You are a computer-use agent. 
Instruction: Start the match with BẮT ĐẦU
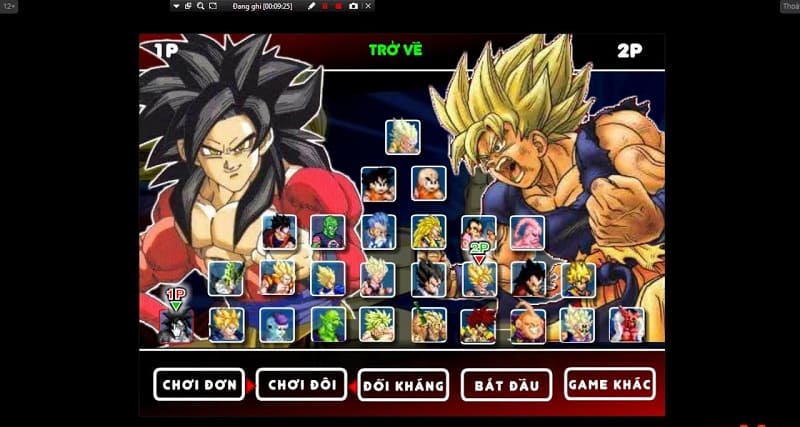504,384
